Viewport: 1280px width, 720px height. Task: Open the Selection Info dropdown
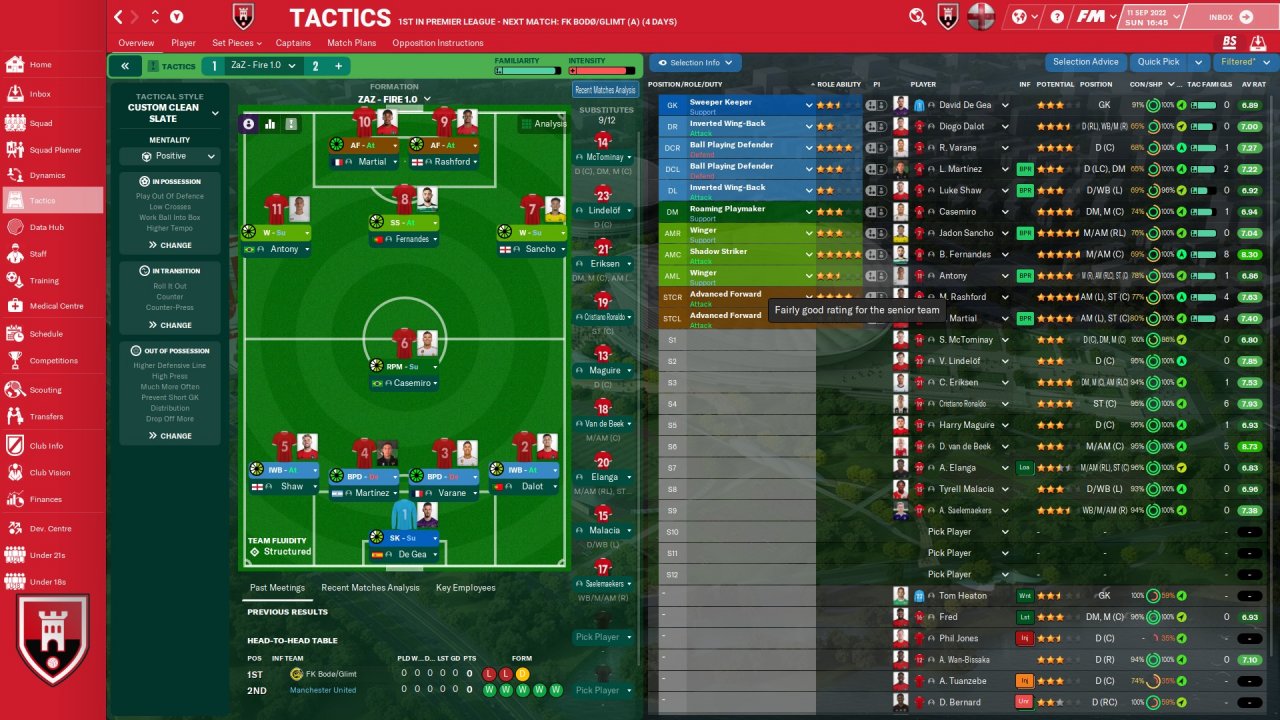[x=695, y=63]
